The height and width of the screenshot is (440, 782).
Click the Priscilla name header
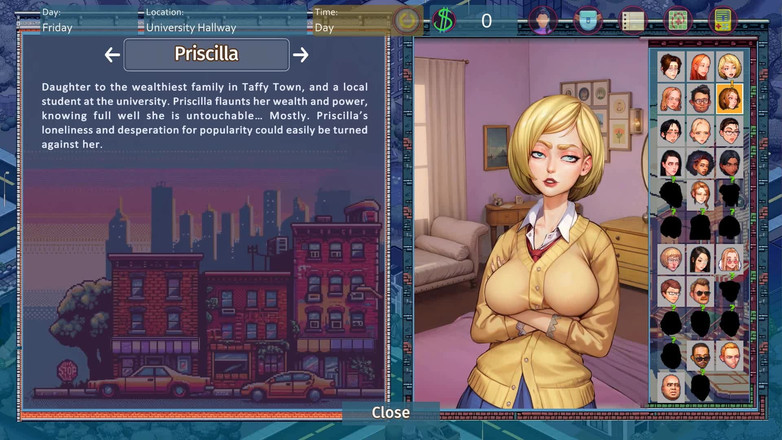click(x=206, y=54)
